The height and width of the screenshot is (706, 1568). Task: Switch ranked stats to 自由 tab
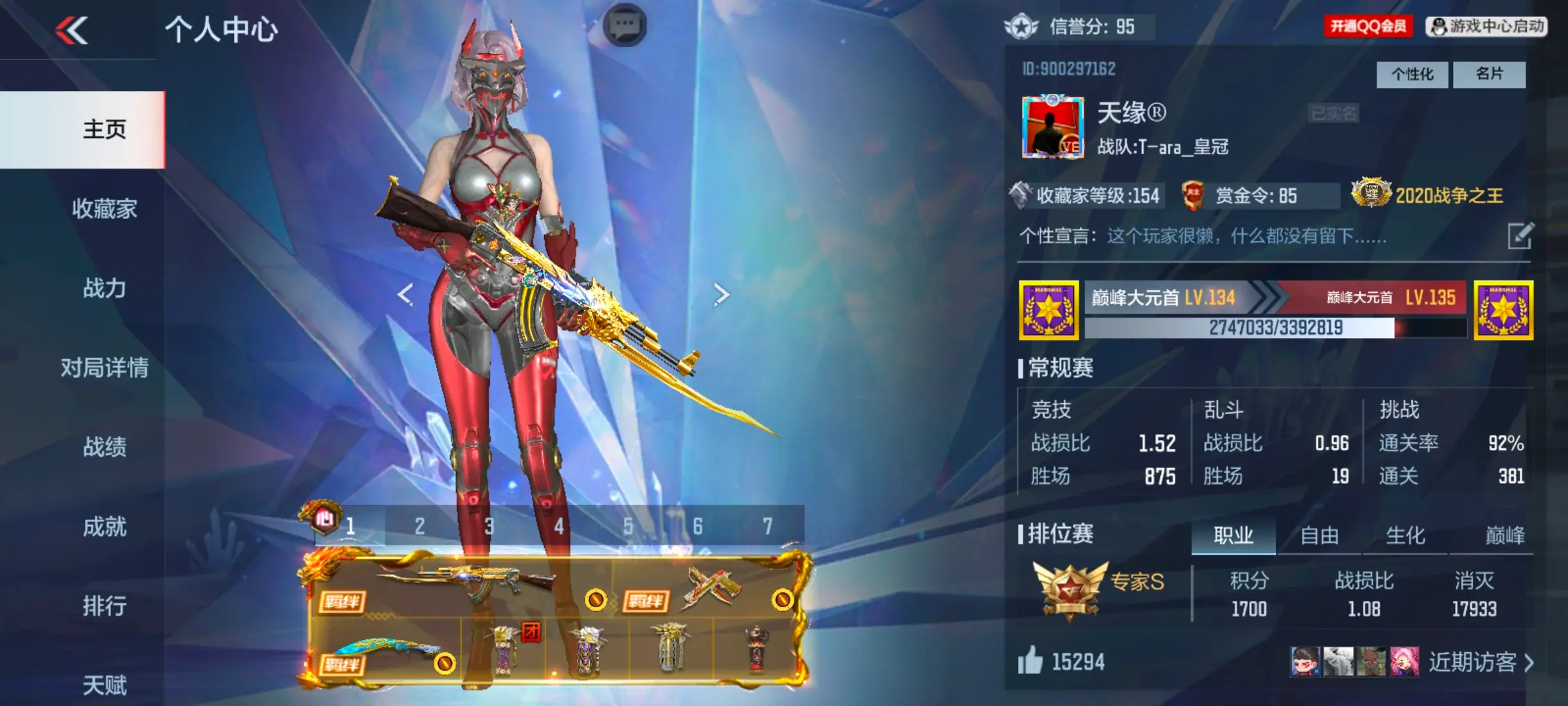coord(1319,536)
